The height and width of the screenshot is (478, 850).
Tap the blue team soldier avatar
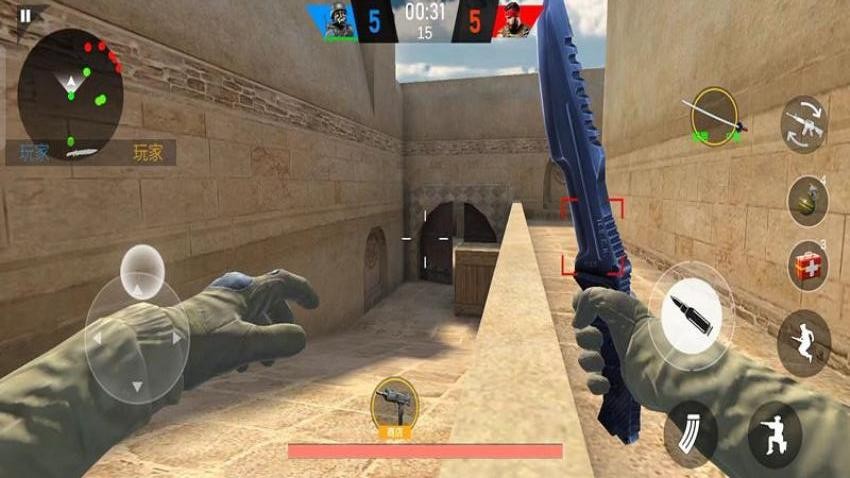[340, 21]
